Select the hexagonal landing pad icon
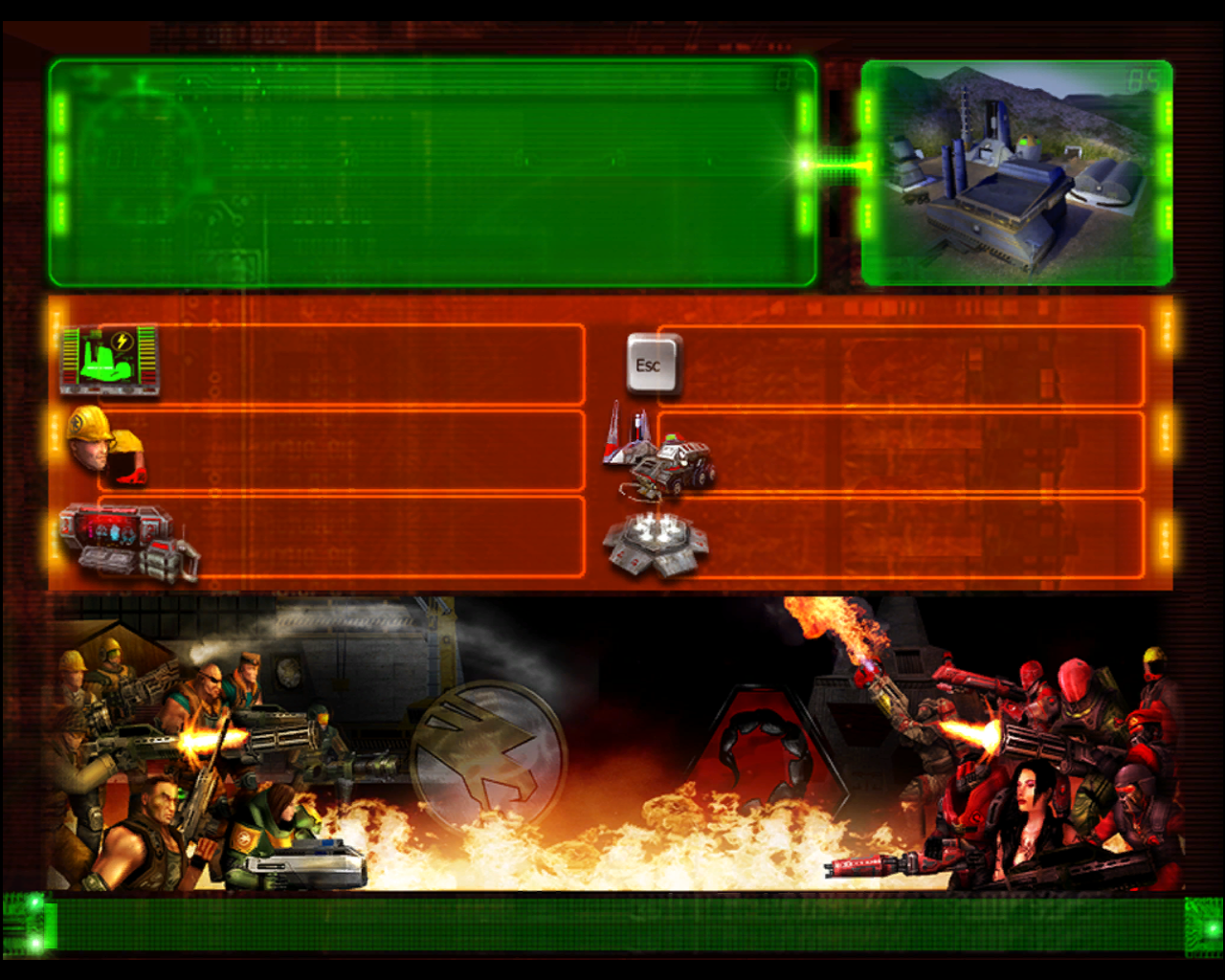 [656, 543]
